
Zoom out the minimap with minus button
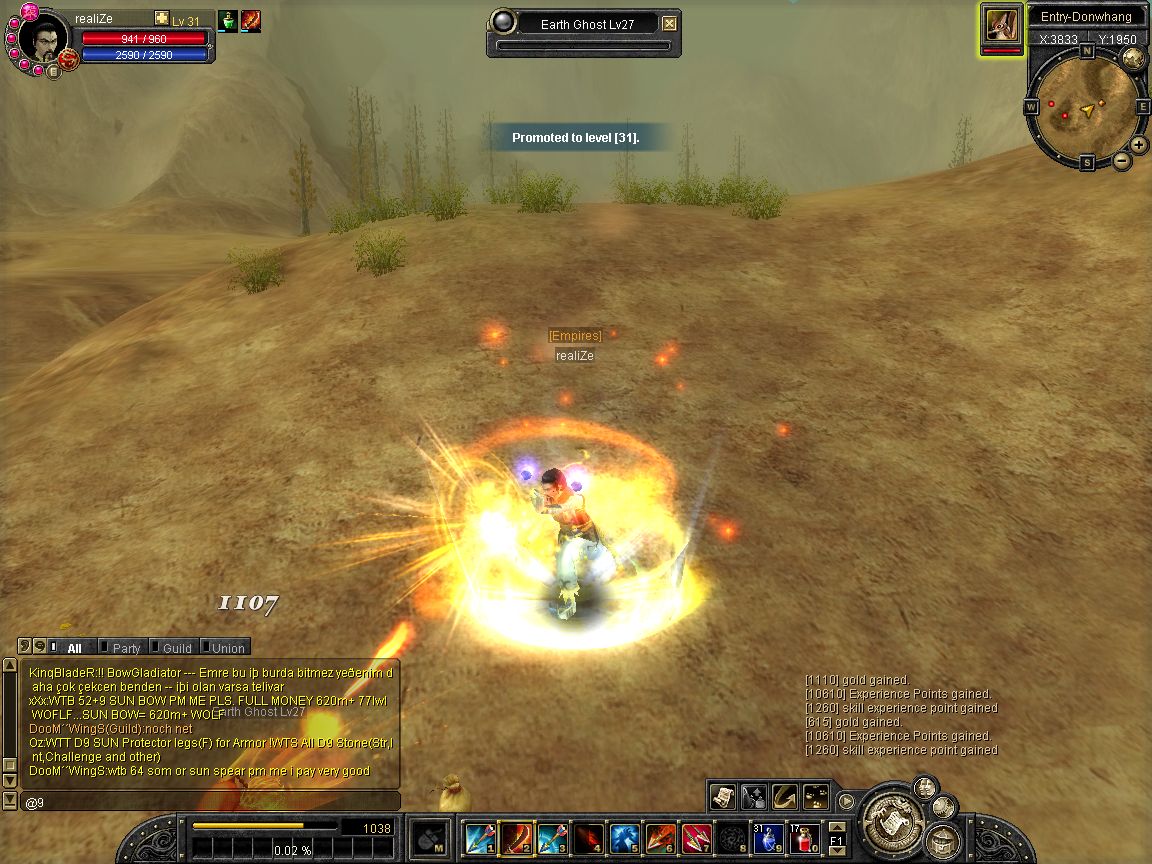[1122, 161]
